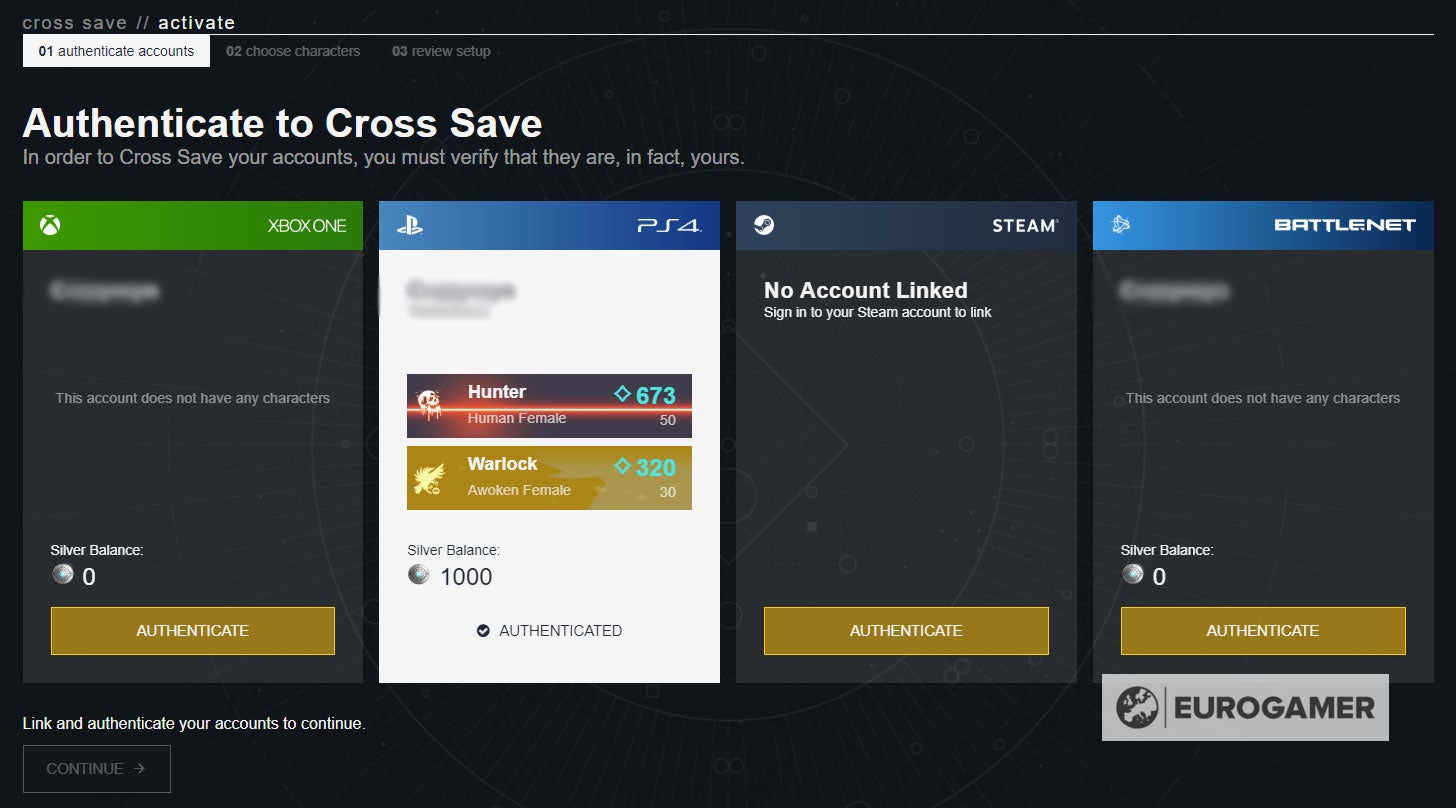Select the Warlock character card
1456x808 pixels.
(549, 477)
